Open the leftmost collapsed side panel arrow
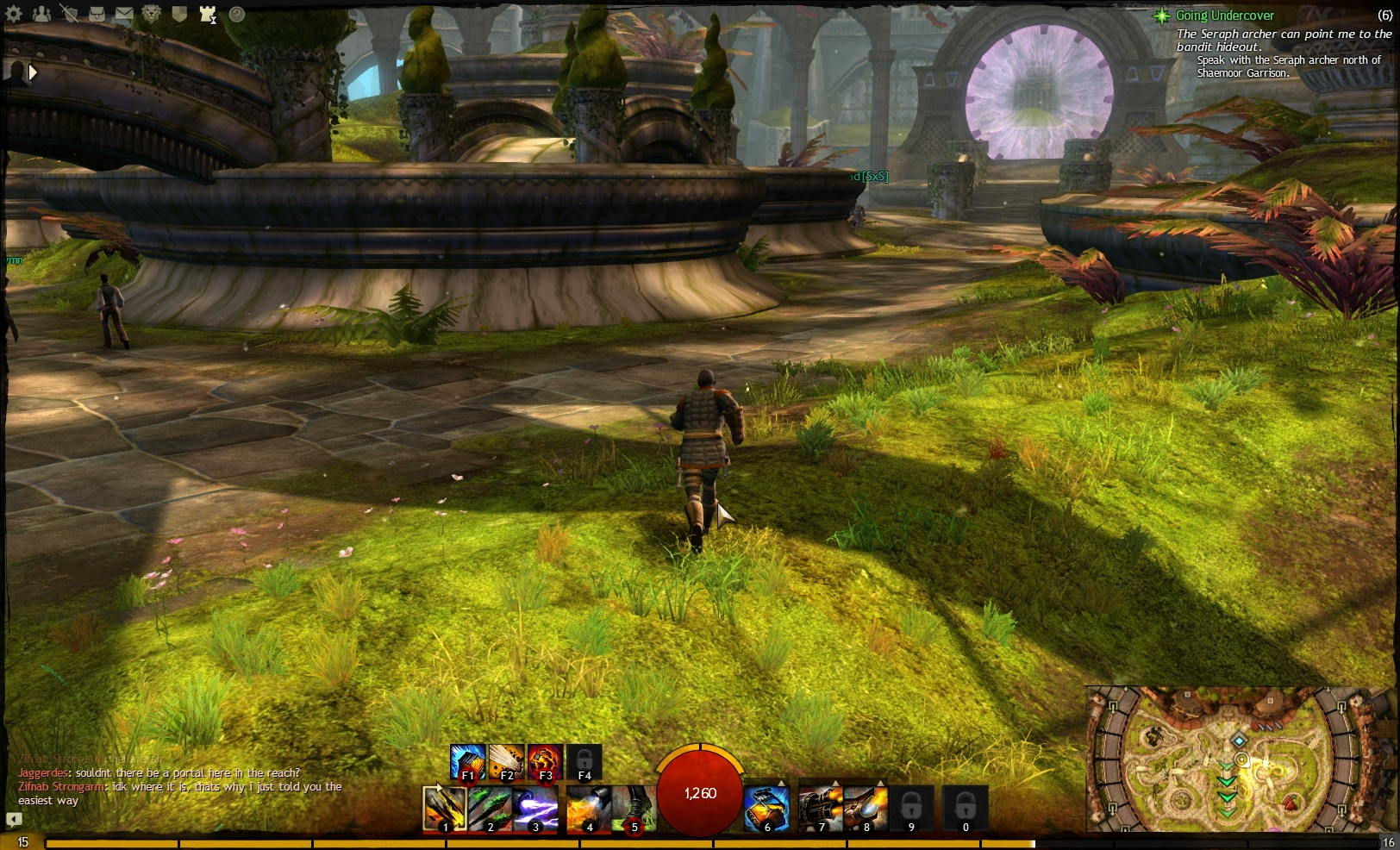The image size is (1400, 850). click(32, 72)
